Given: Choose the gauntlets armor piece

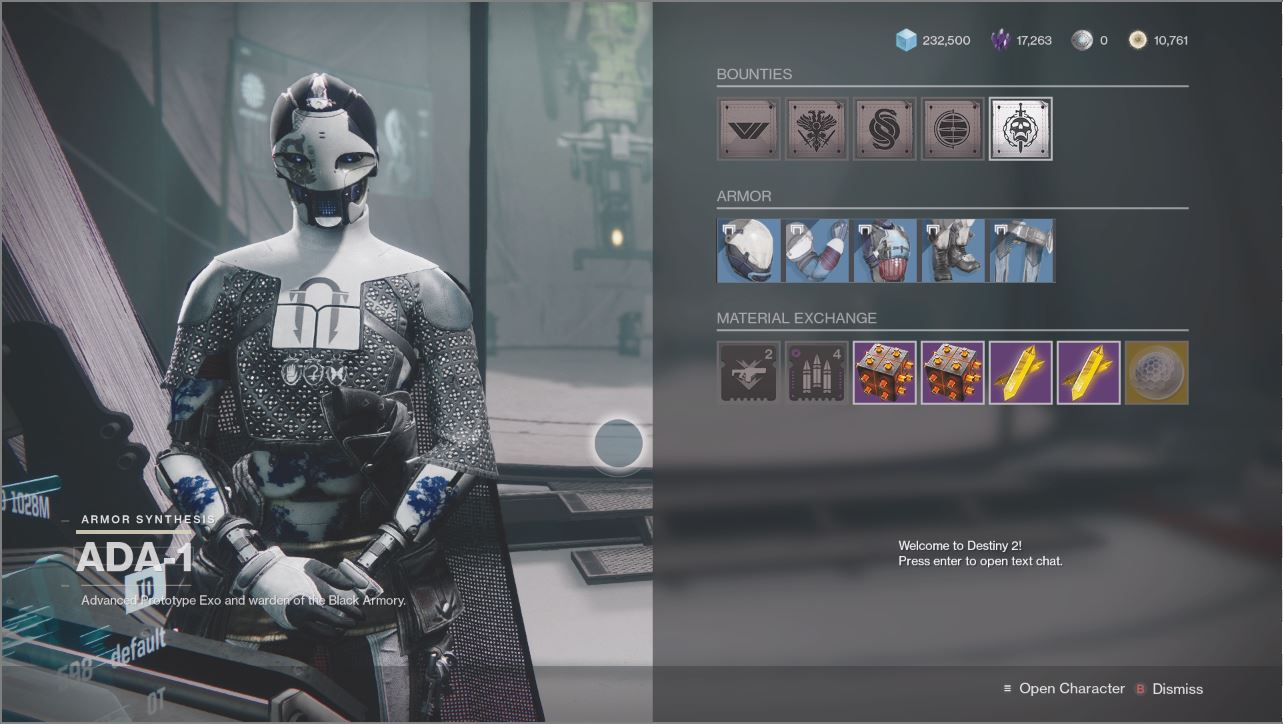Looking at the screenshot, I should 817,251.
